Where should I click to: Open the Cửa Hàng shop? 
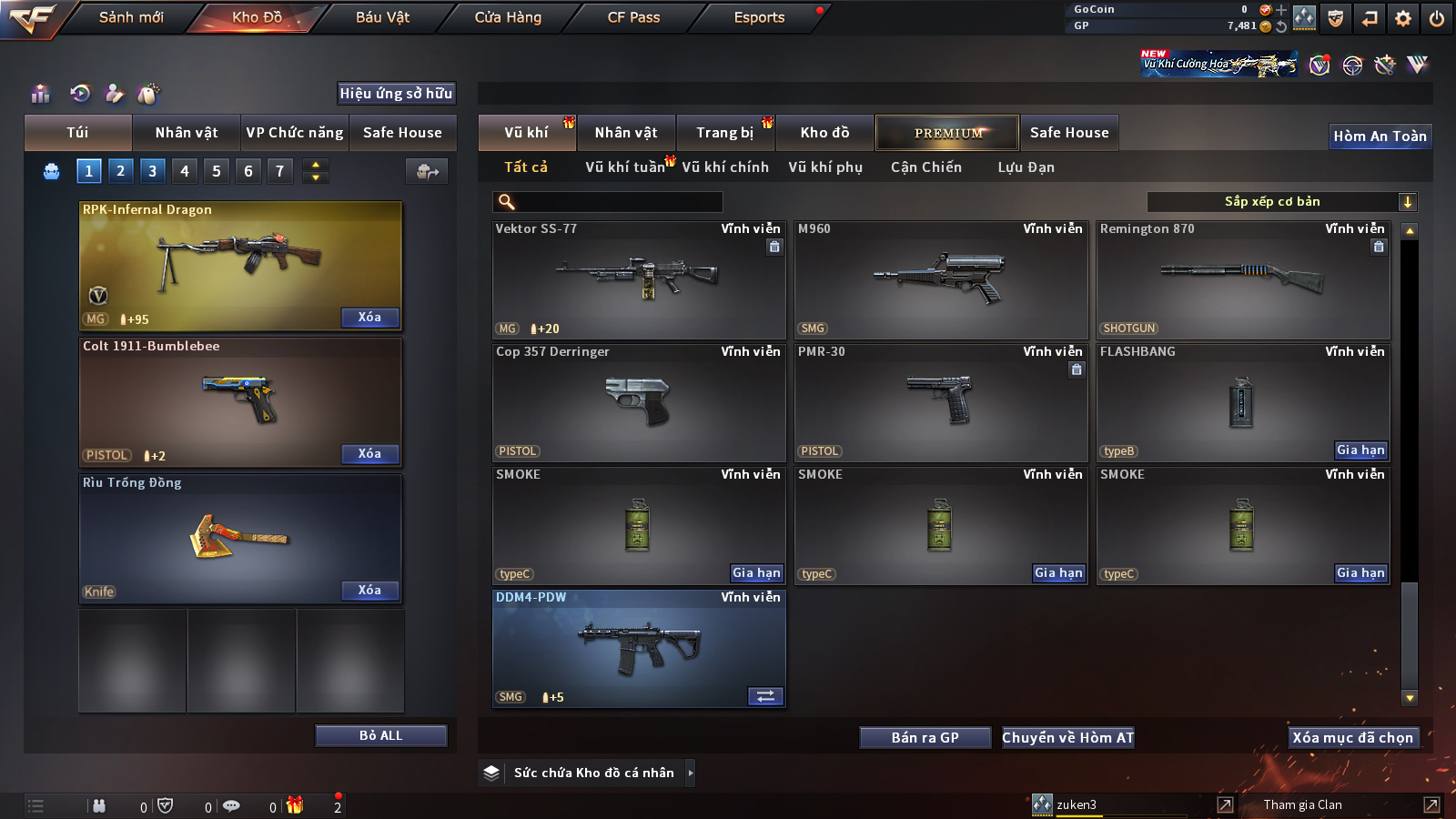point(508,17)
